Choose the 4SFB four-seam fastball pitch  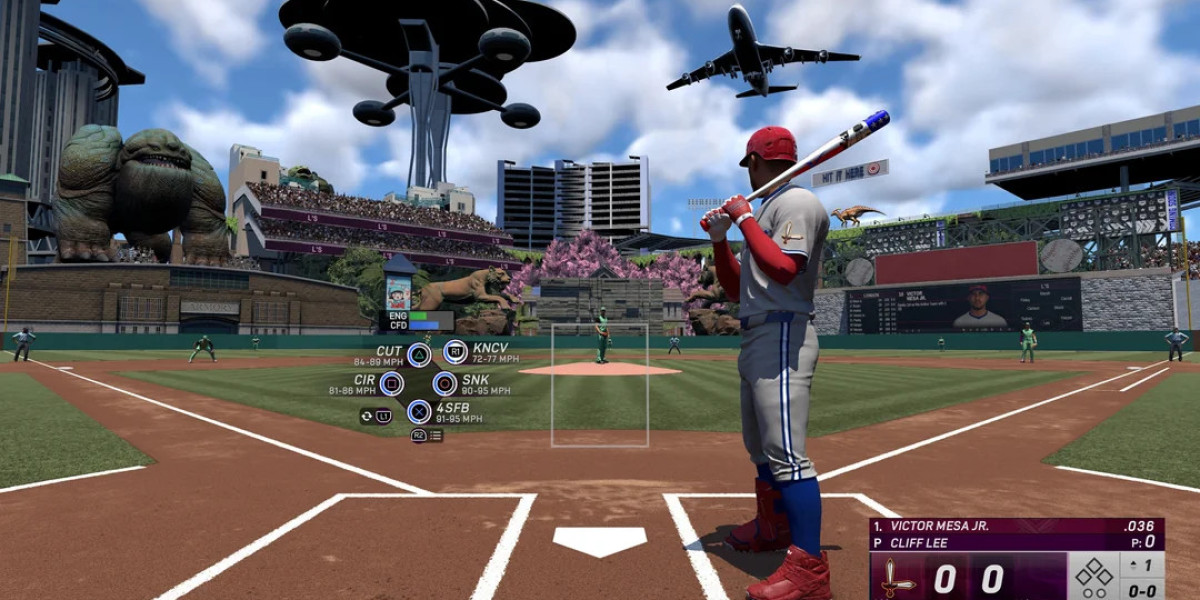tap(419, 410)
